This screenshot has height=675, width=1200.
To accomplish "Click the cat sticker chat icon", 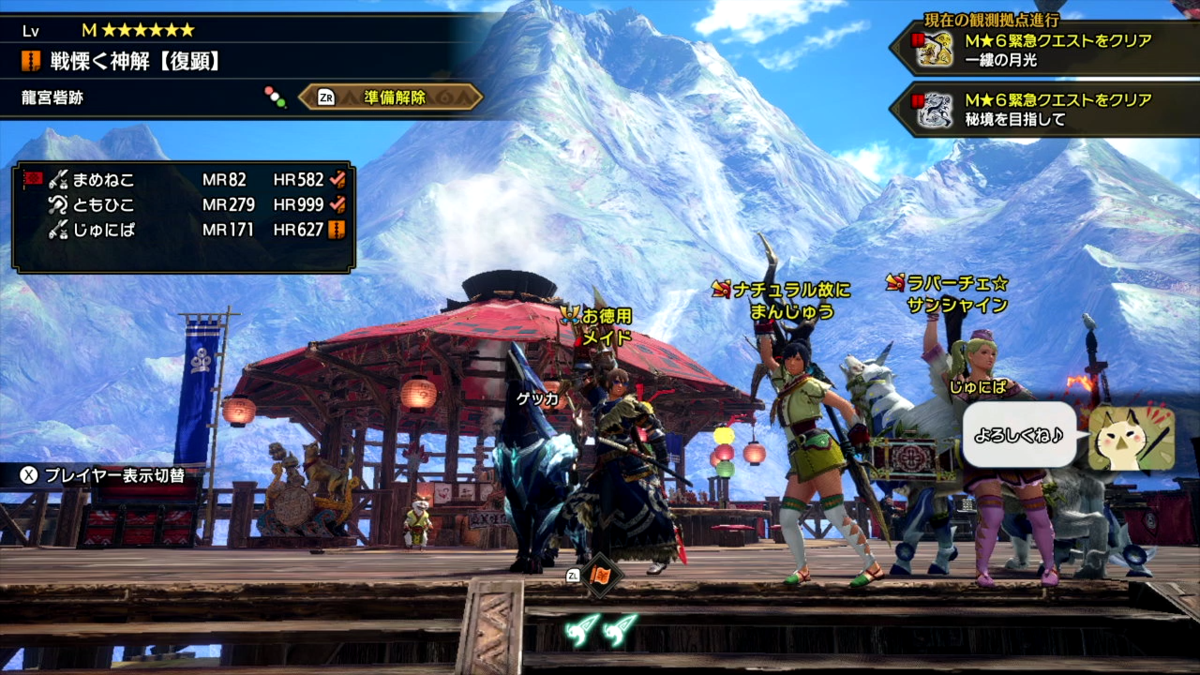I will (1130, 438).
